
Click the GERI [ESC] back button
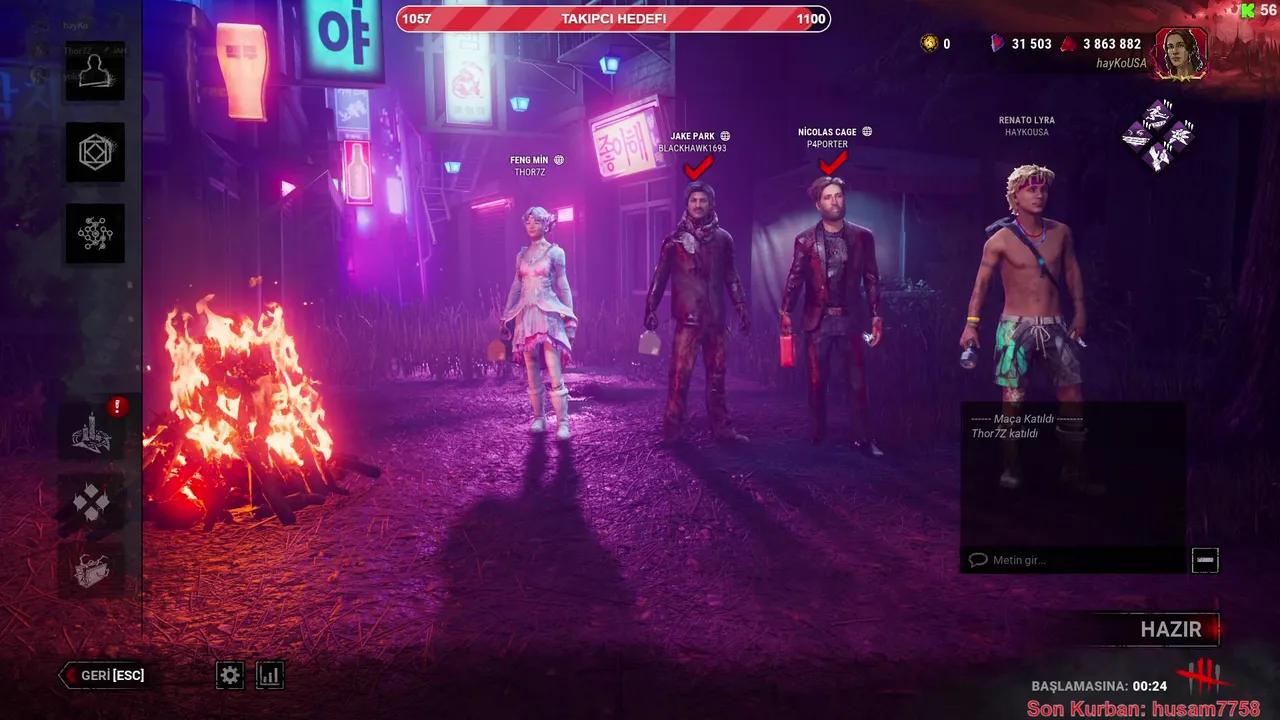100,675
